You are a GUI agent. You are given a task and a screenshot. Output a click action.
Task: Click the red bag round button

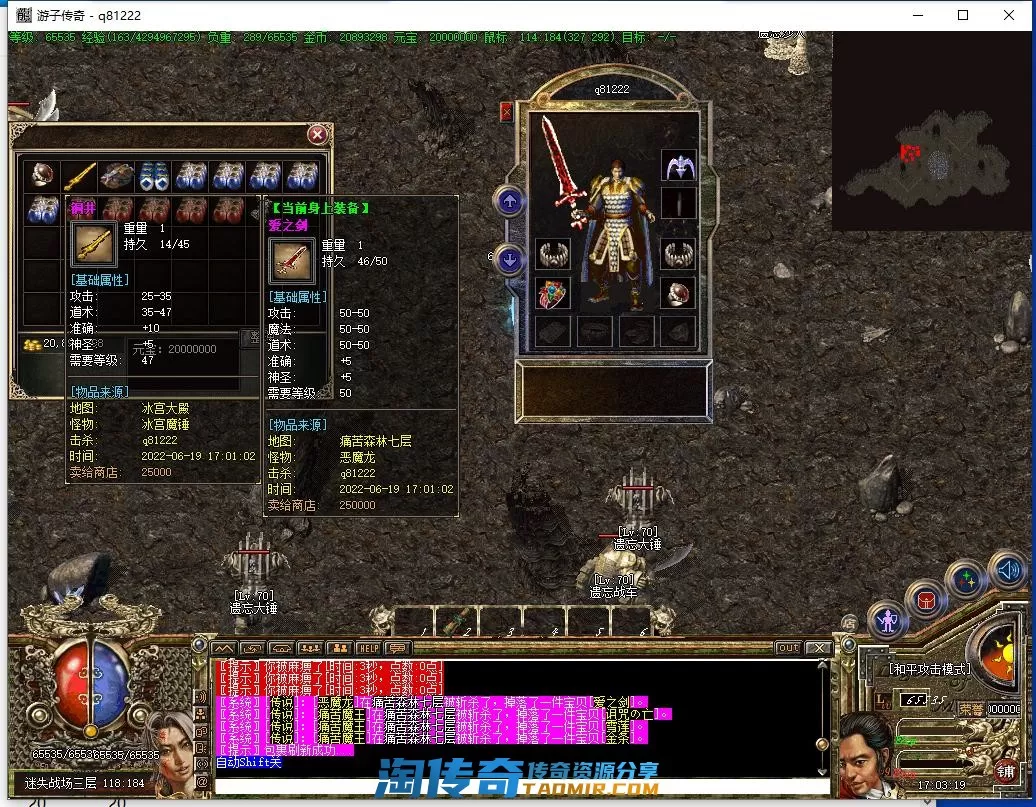(x=926, y=600)
